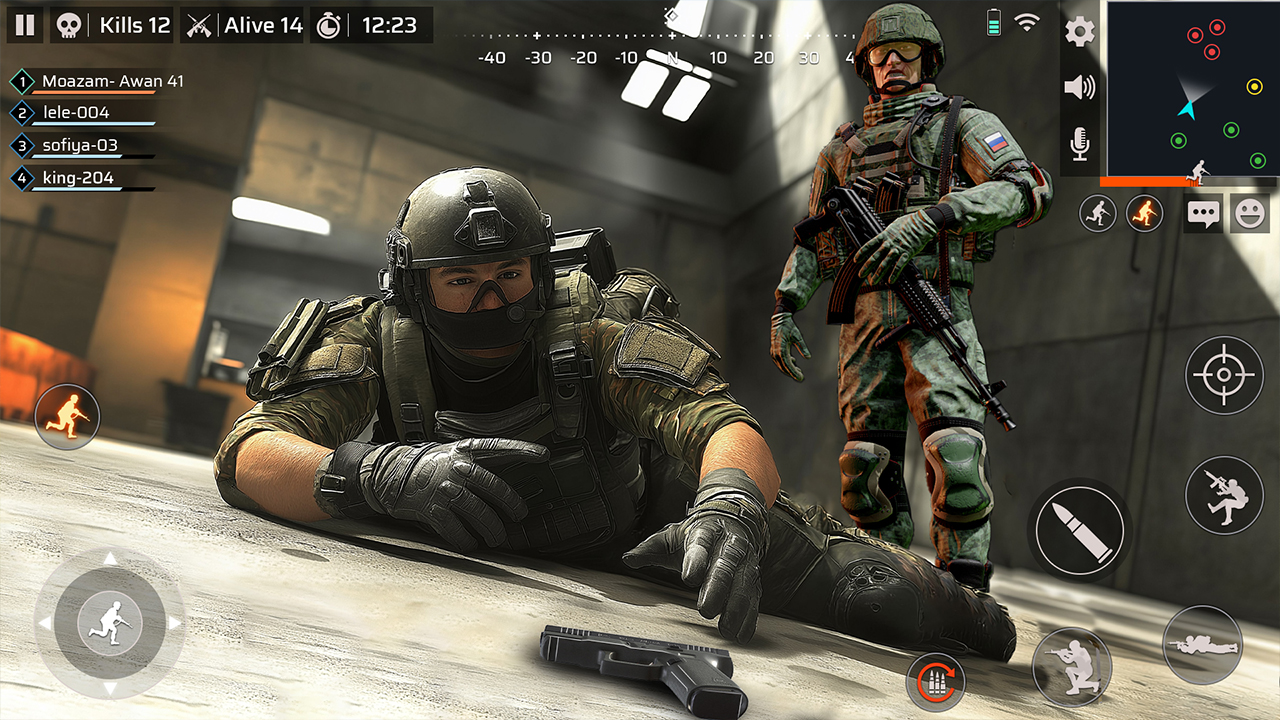This screenshot has height=720, width=1280.
Task: Tap the jump-shoot action icon
Action: click(1222, 497)
